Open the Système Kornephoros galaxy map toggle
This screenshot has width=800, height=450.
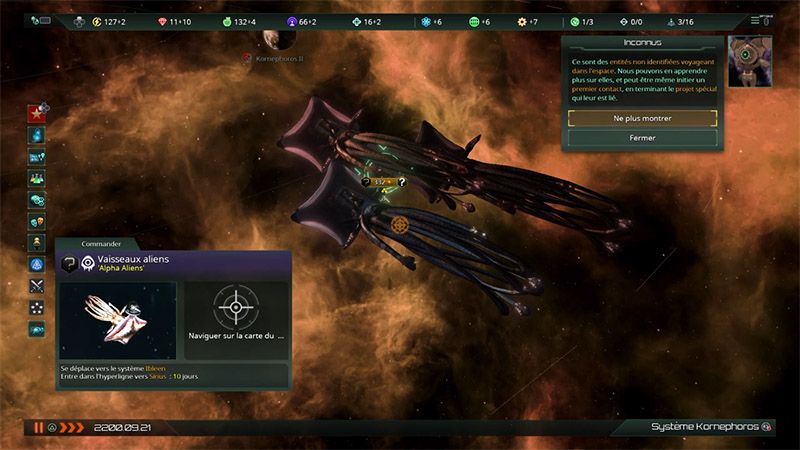[767, 427]
